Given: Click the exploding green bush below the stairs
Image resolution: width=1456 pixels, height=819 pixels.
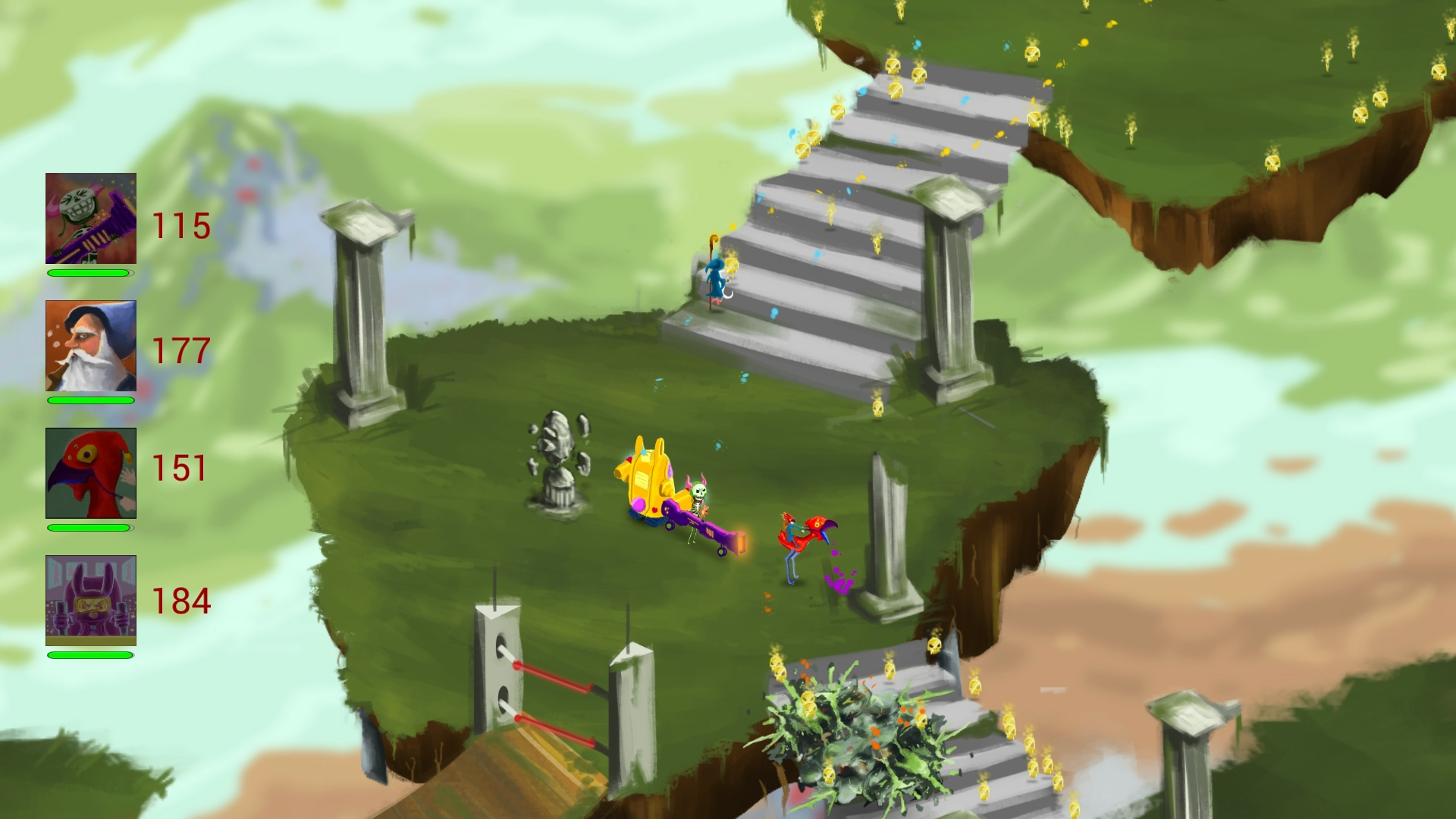Looking at the screenshot, I should point(857,732).
